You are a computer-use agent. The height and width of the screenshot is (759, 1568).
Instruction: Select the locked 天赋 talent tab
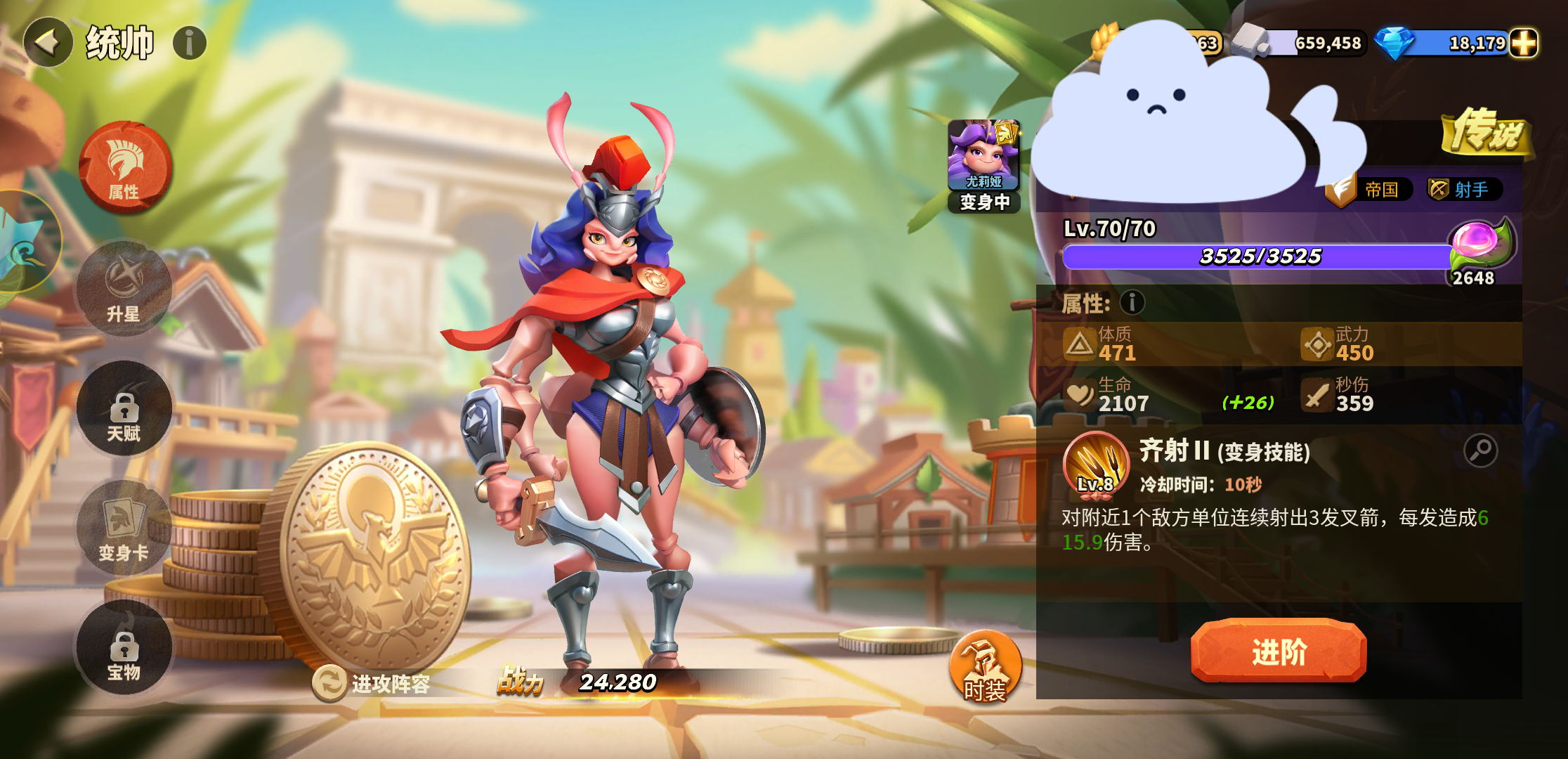click(x=124, y=409)
